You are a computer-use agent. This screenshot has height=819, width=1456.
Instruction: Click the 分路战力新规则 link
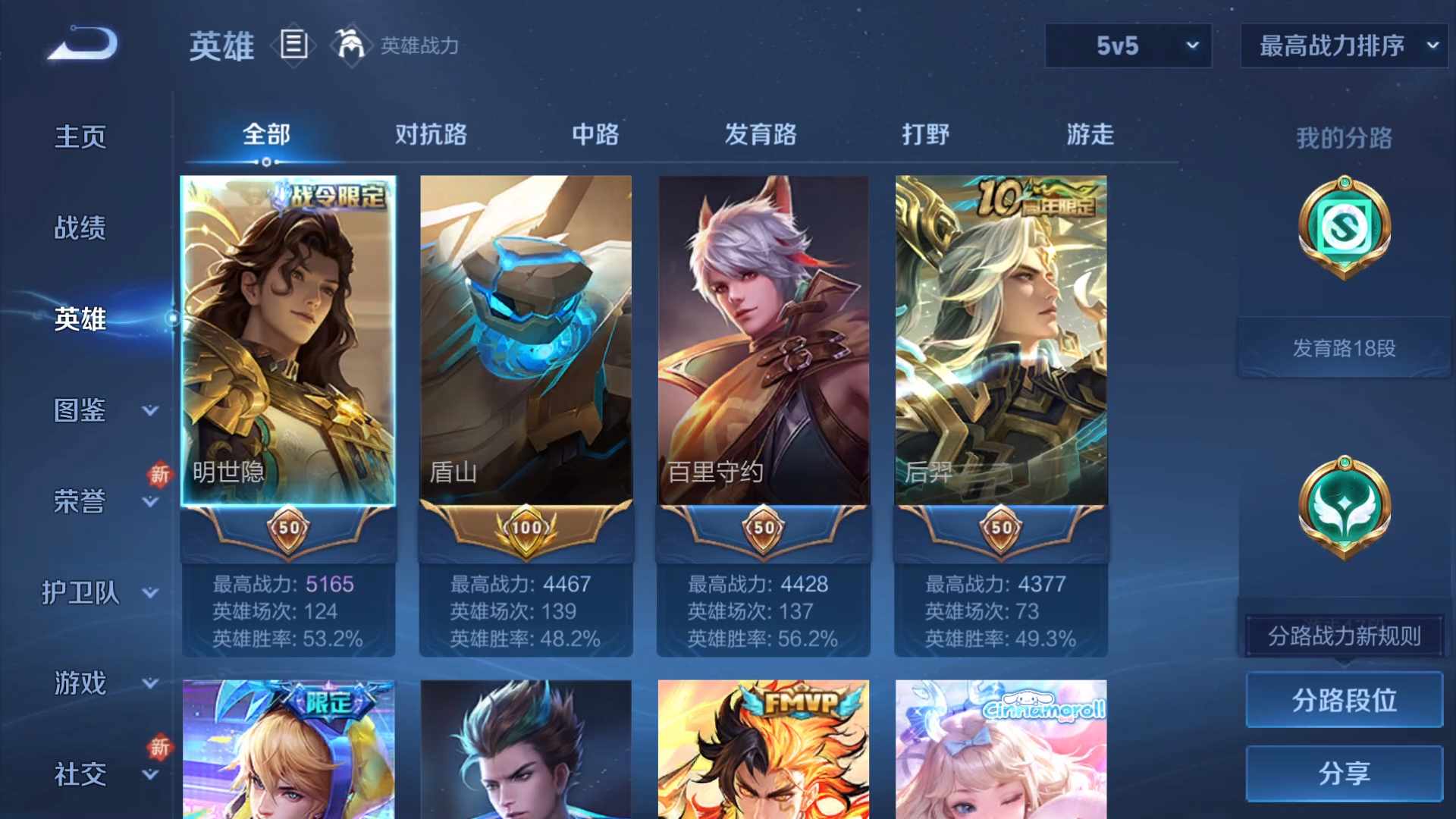click(x=1342, y=637)
